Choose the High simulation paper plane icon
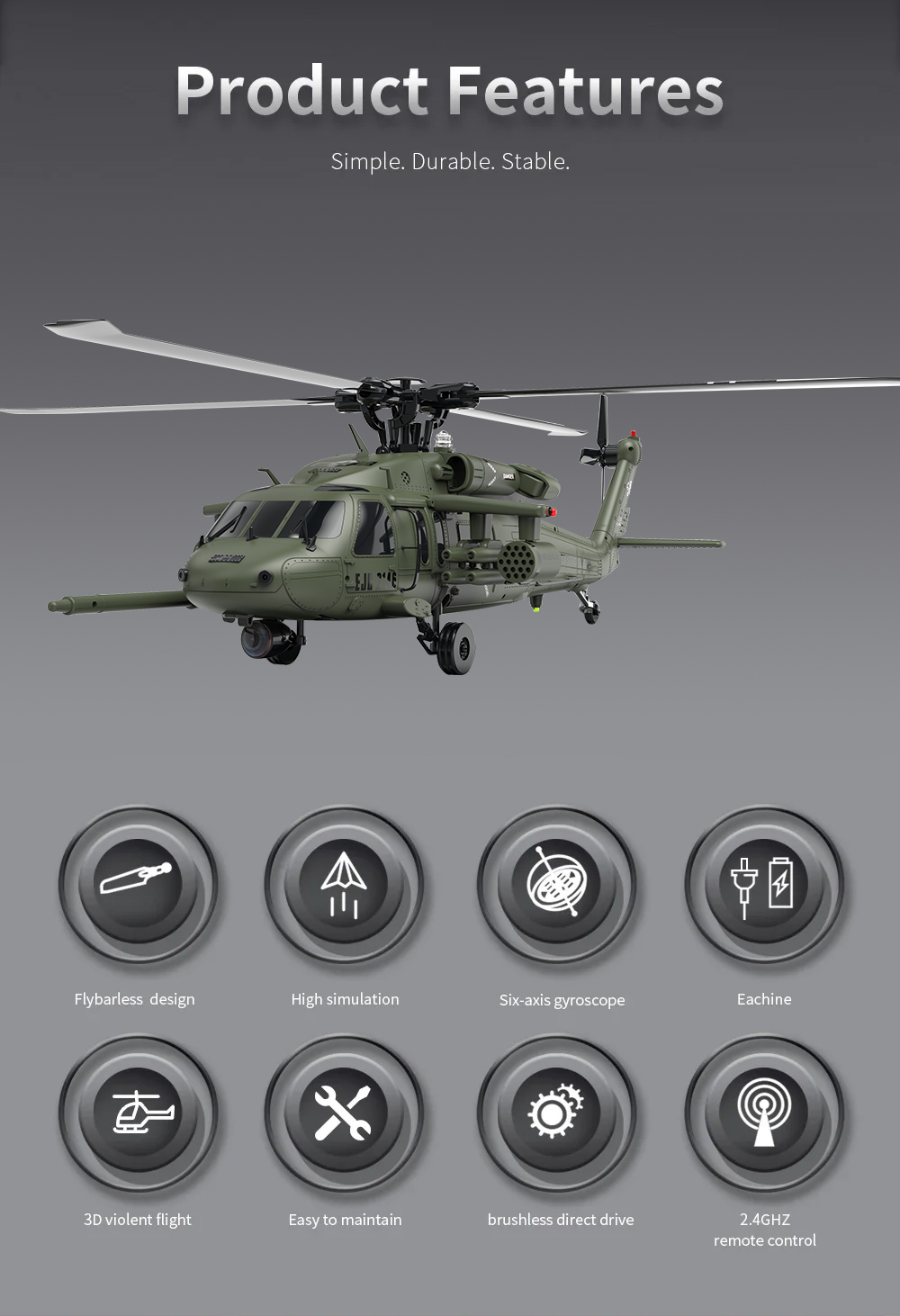The width and height of the screenshot is (900, 1316). coord(344,883)
